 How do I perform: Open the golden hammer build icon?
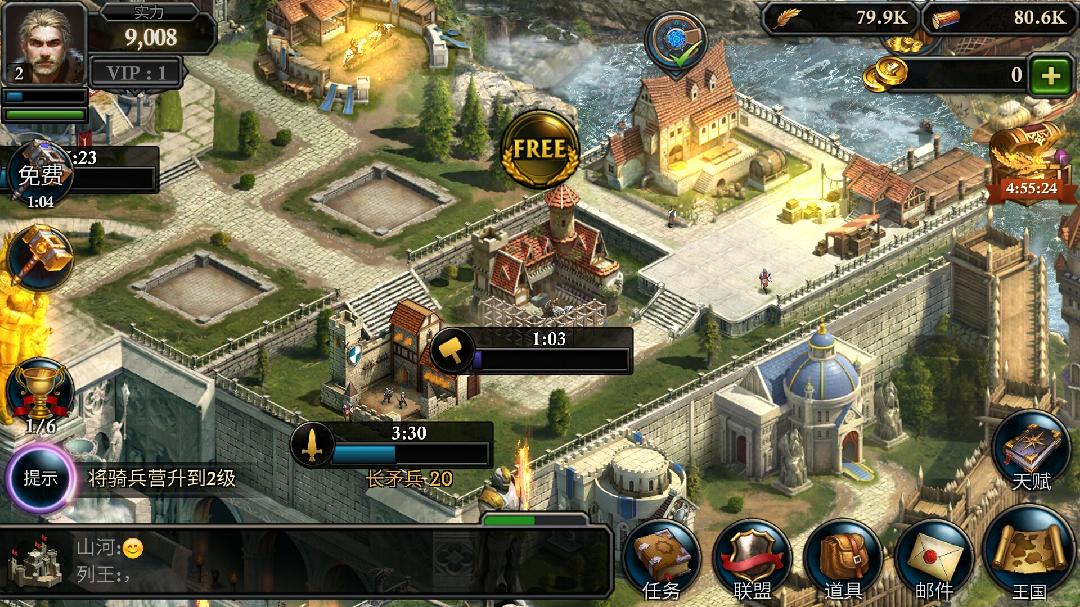(x=41, y=258)
